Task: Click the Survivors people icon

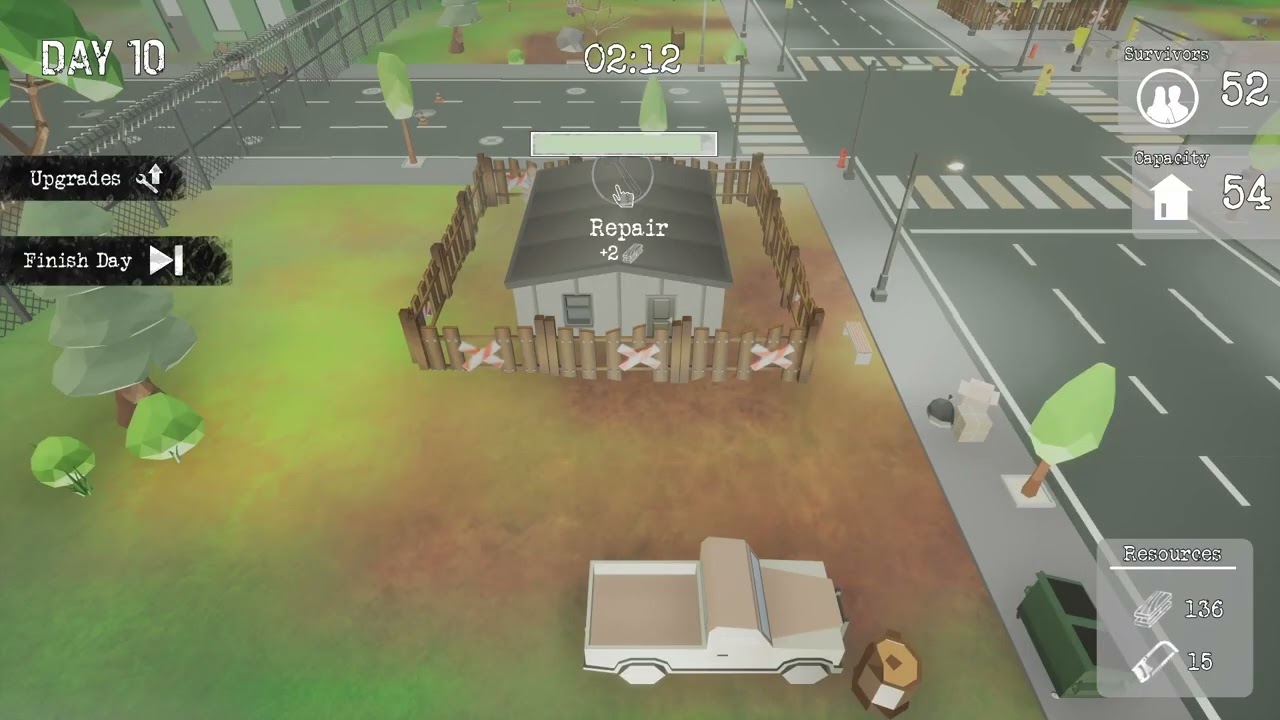Action: [x=1168, y=97]
